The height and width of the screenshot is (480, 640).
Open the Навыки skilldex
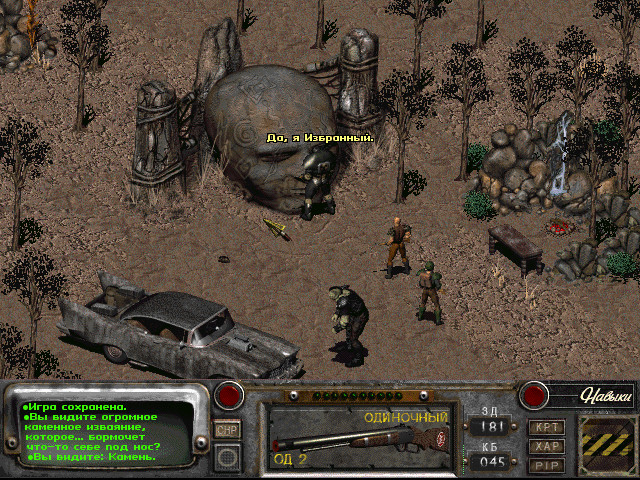coord(607,397)
